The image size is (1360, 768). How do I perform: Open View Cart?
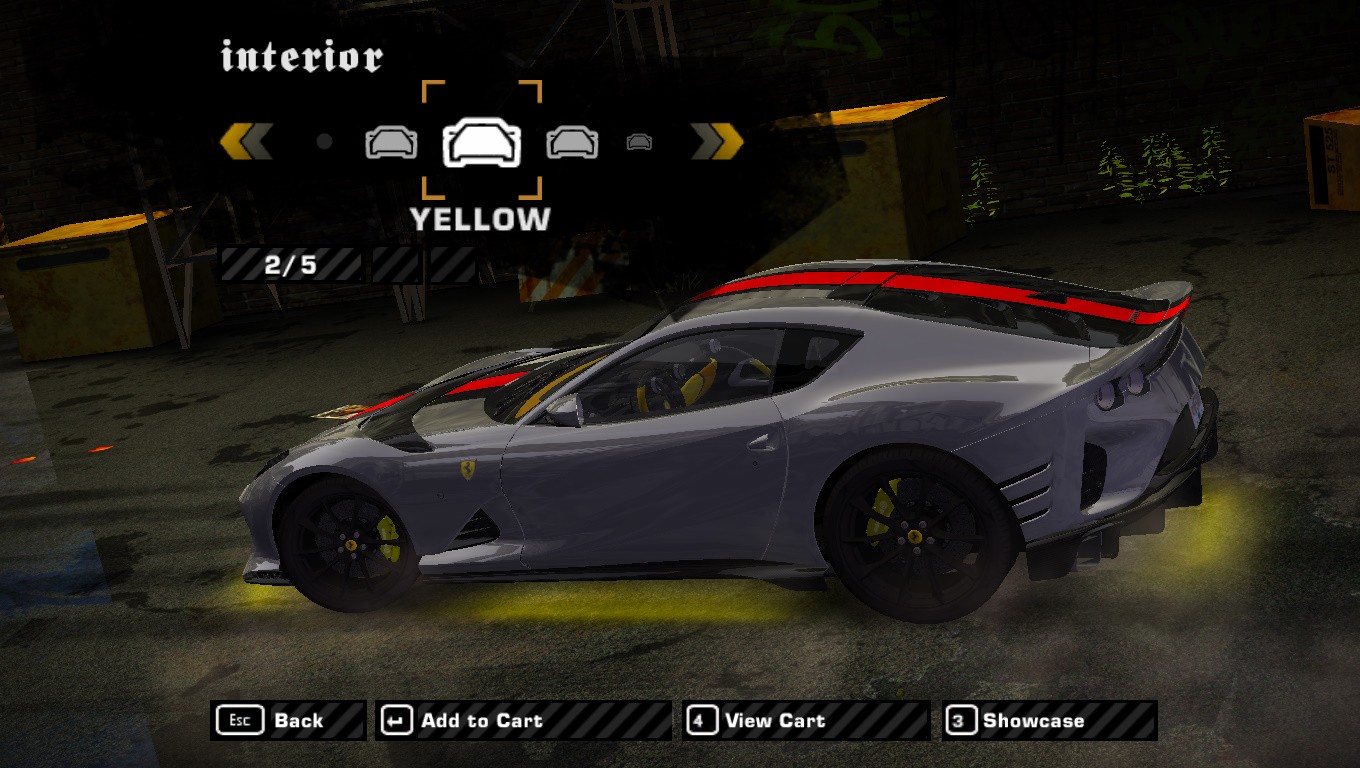805,720
